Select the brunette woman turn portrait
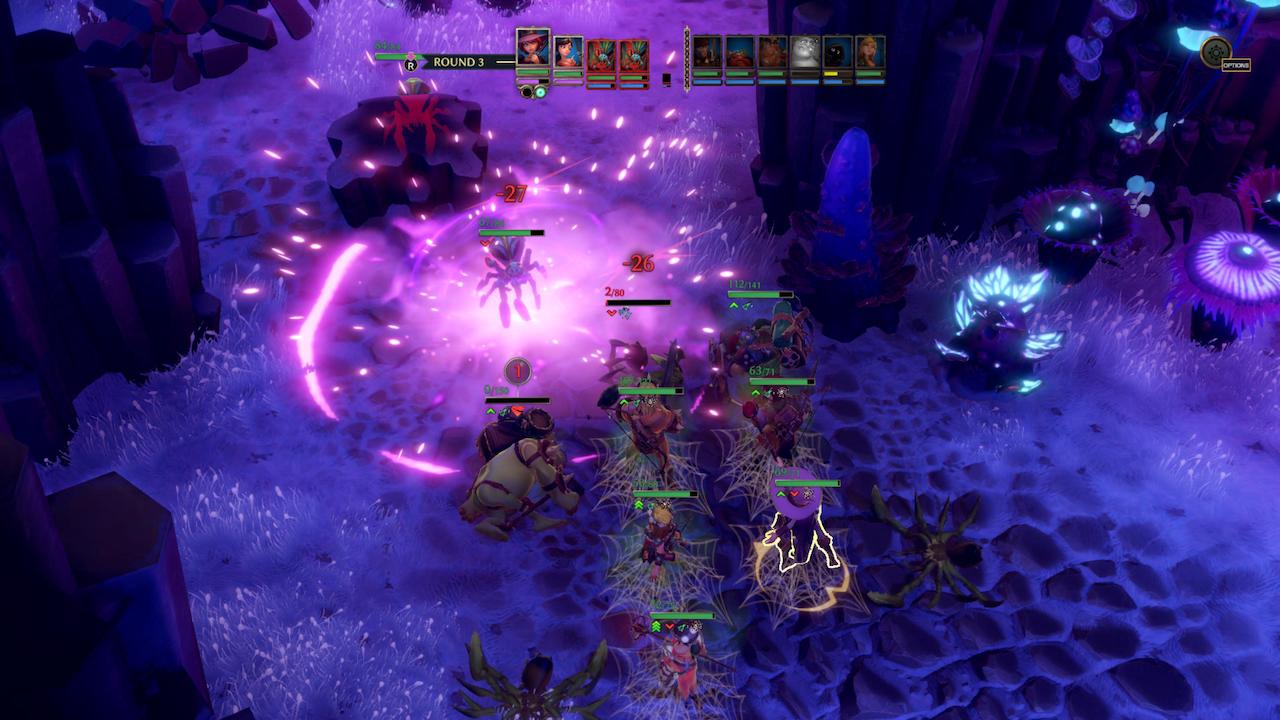The width and height of the screenshot is (1280, 720). pyautogui.click(x=568, y=53)
